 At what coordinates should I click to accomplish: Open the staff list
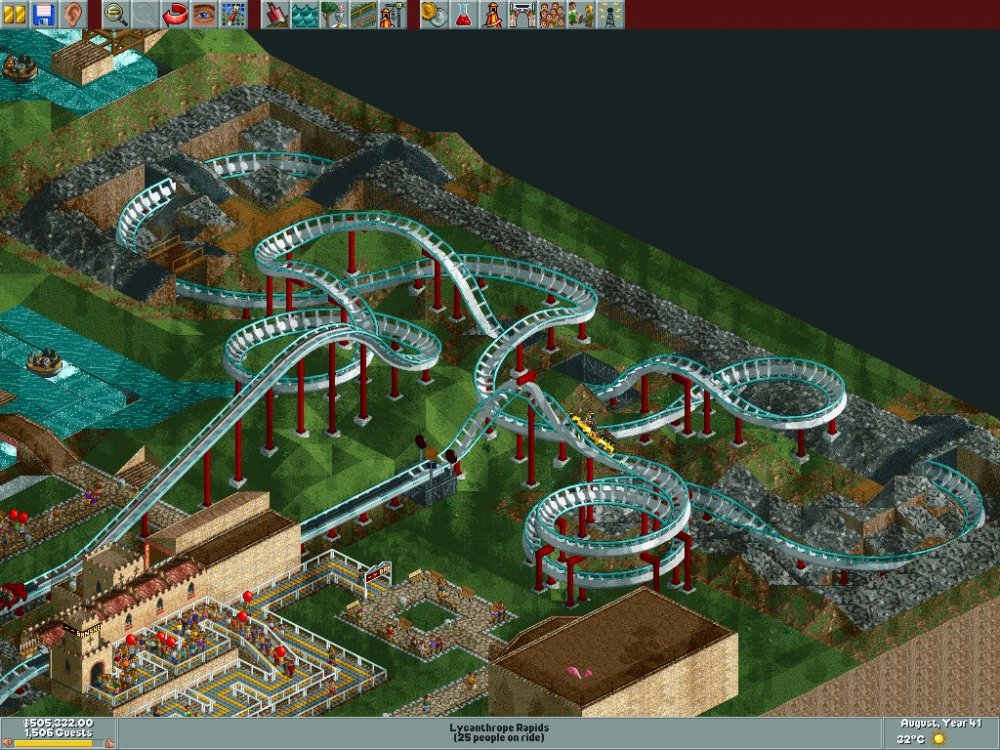click(580, 14)
